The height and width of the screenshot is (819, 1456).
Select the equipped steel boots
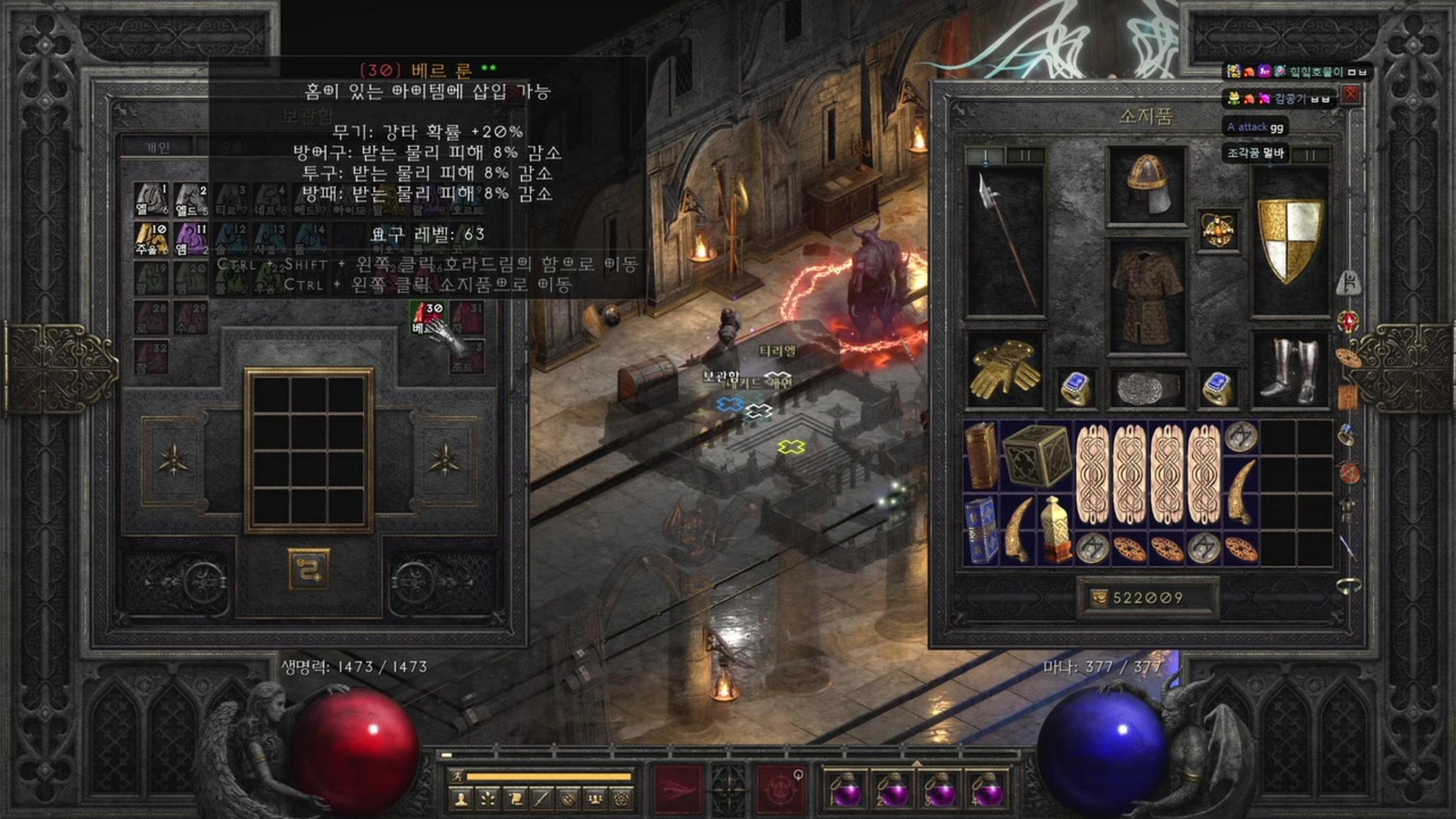point(1290,370)
